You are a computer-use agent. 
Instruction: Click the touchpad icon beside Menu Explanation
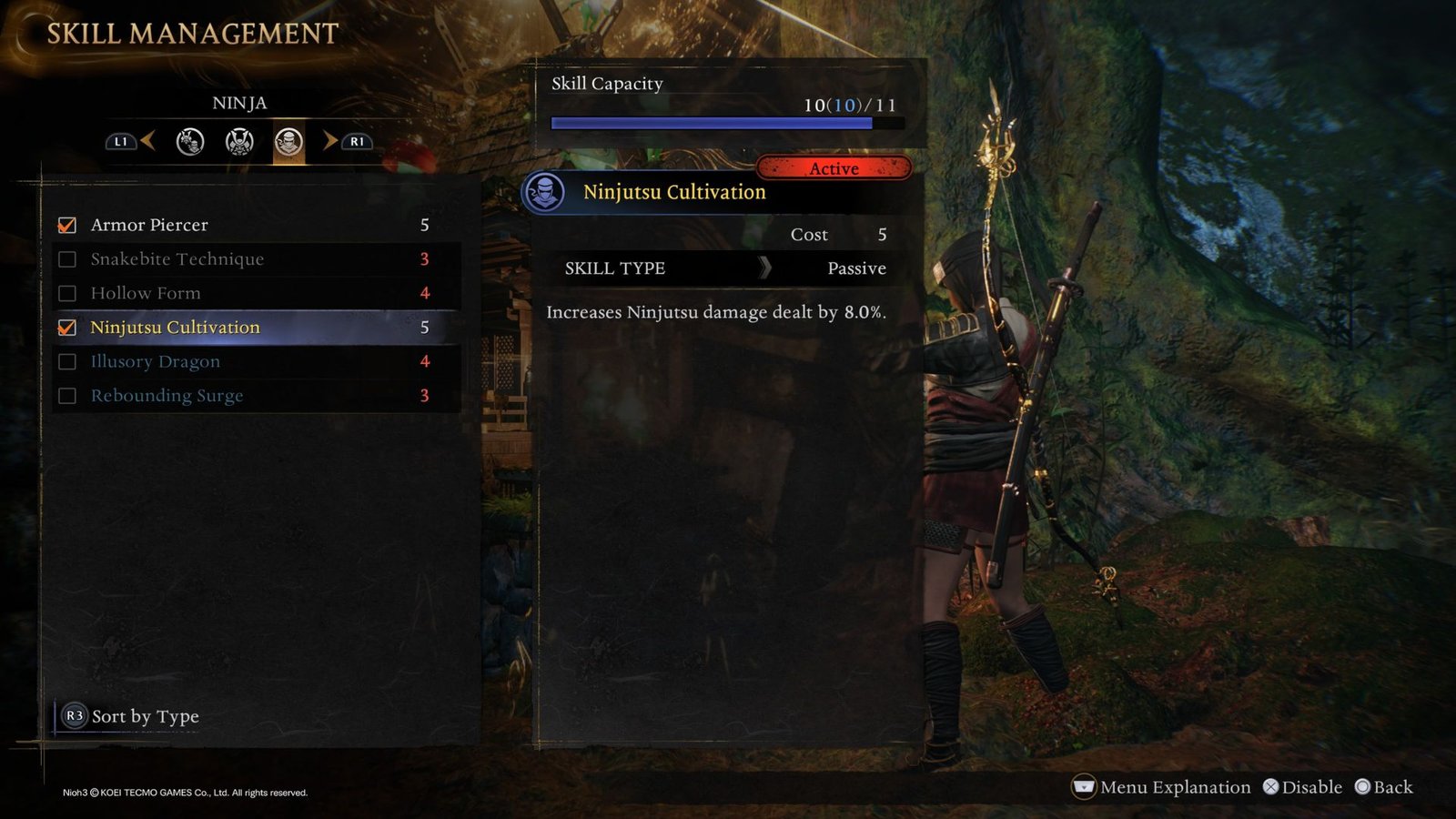point(1083,786)
